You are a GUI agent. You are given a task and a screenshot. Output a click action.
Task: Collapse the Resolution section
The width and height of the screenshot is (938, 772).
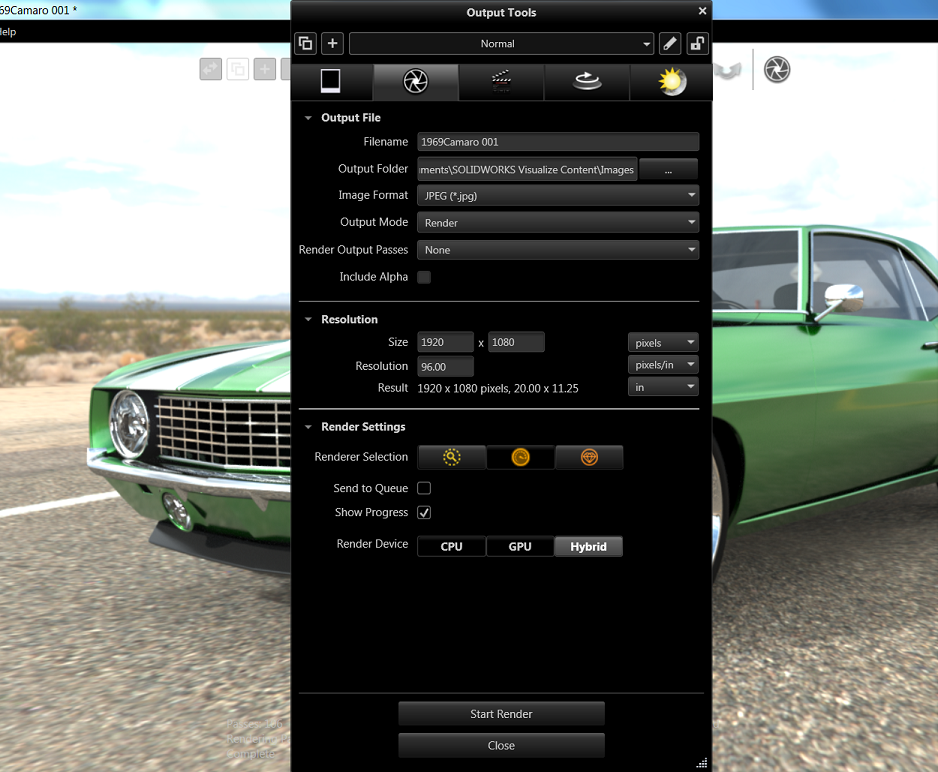309,320
